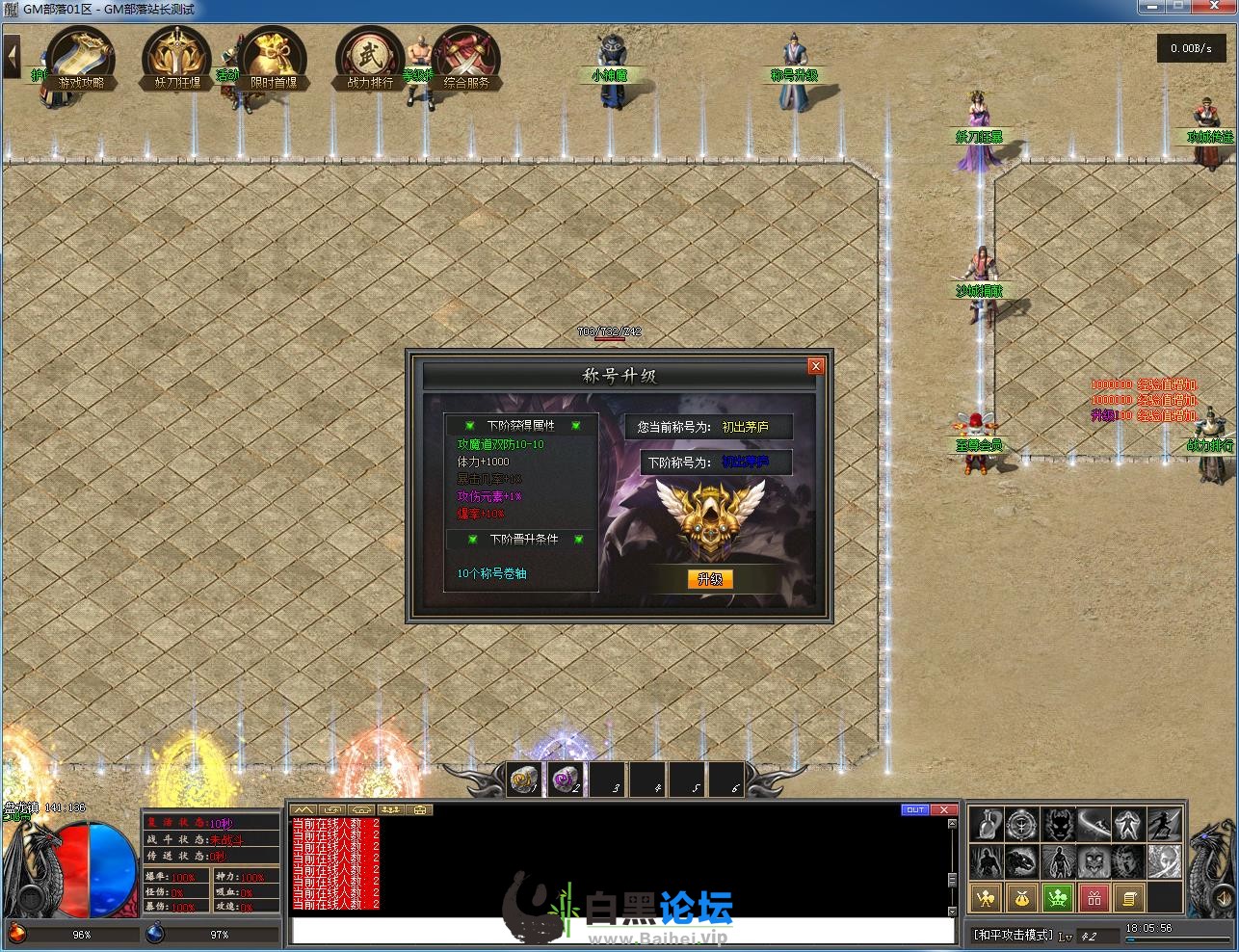Use the gold scroll in hotbar slot 1
Image resolution: width=1239 pixels, height=952 pixels.
[525, 780]
